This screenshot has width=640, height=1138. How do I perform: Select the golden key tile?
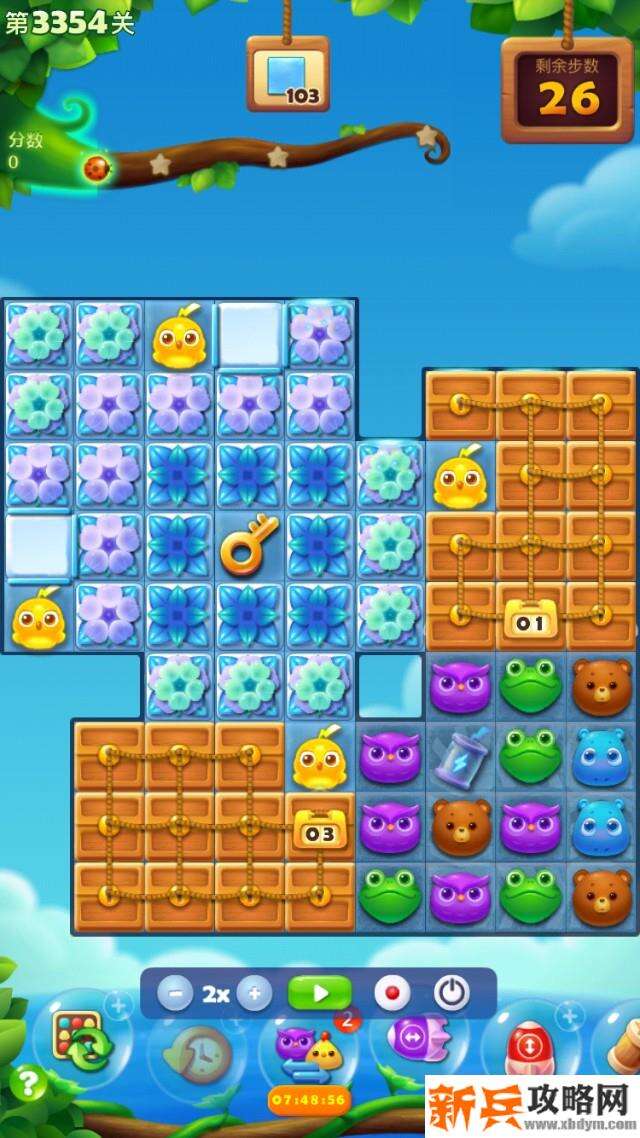pyautogui.click(x=249, y=546)
